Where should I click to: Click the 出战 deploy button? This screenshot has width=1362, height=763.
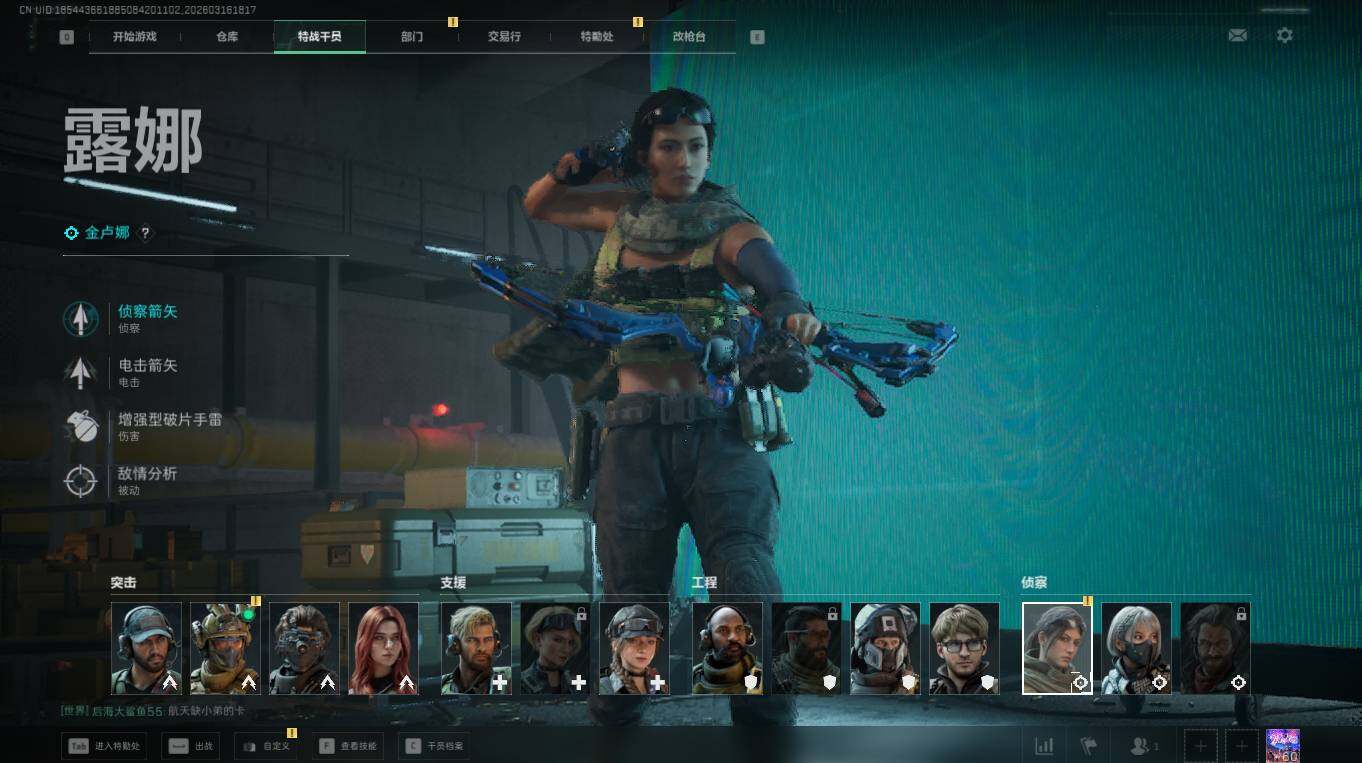(191, 746)
